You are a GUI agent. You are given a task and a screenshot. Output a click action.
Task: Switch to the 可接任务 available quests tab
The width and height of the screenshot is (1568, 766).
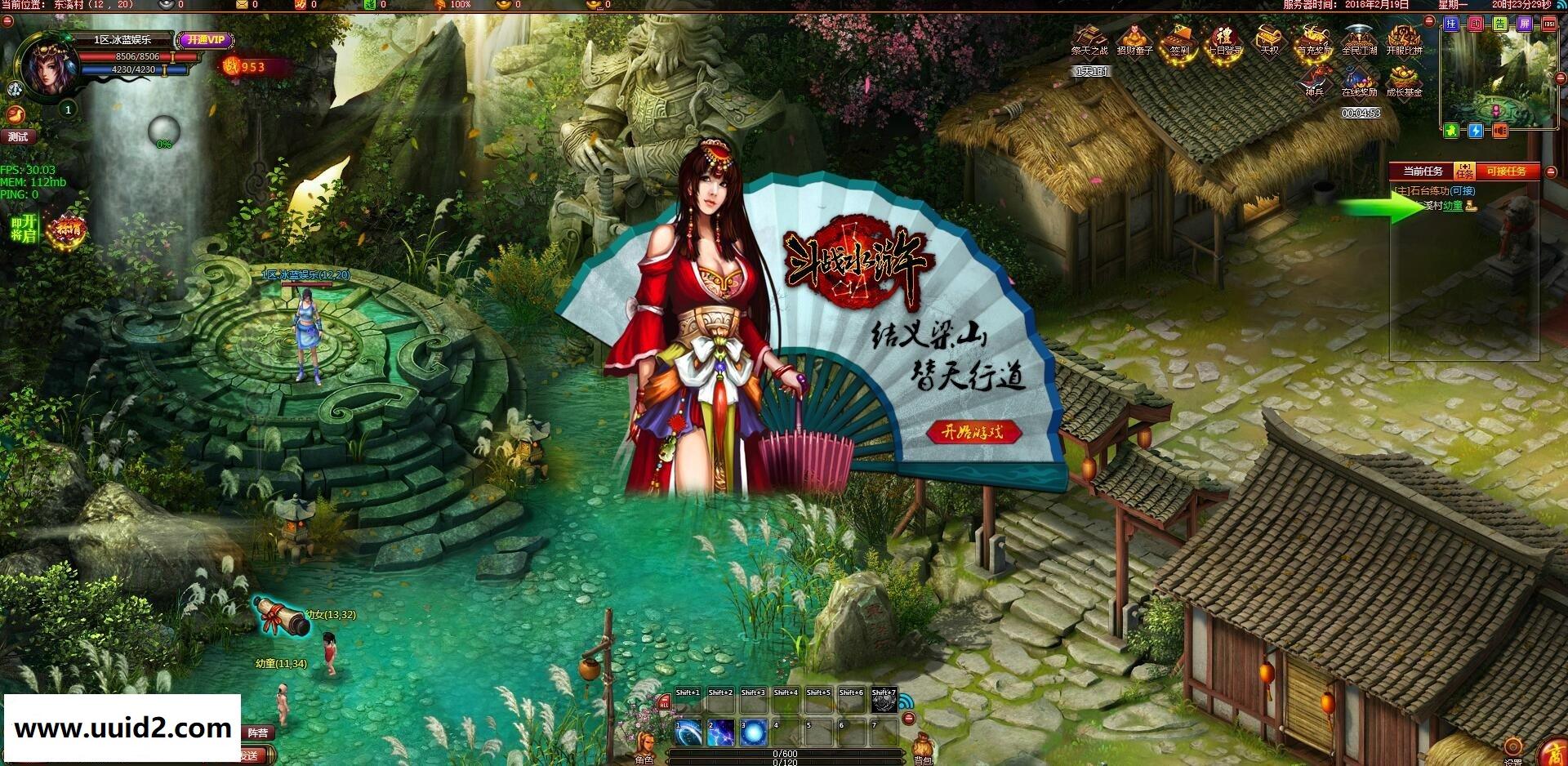point(1507,171)
